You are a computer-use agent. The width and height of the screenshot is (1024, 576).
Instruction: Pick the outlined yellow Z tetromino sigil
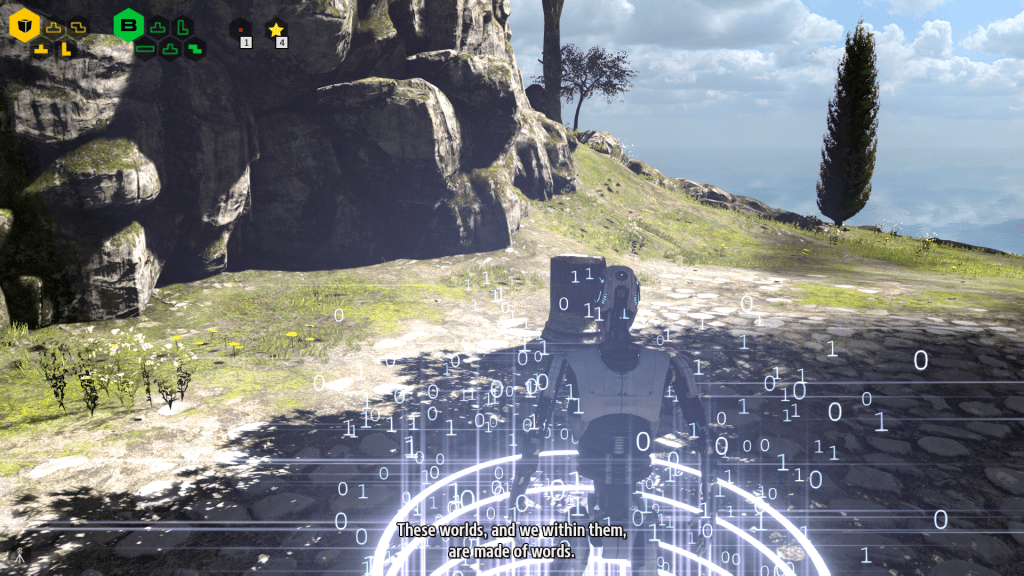[78, 26]
